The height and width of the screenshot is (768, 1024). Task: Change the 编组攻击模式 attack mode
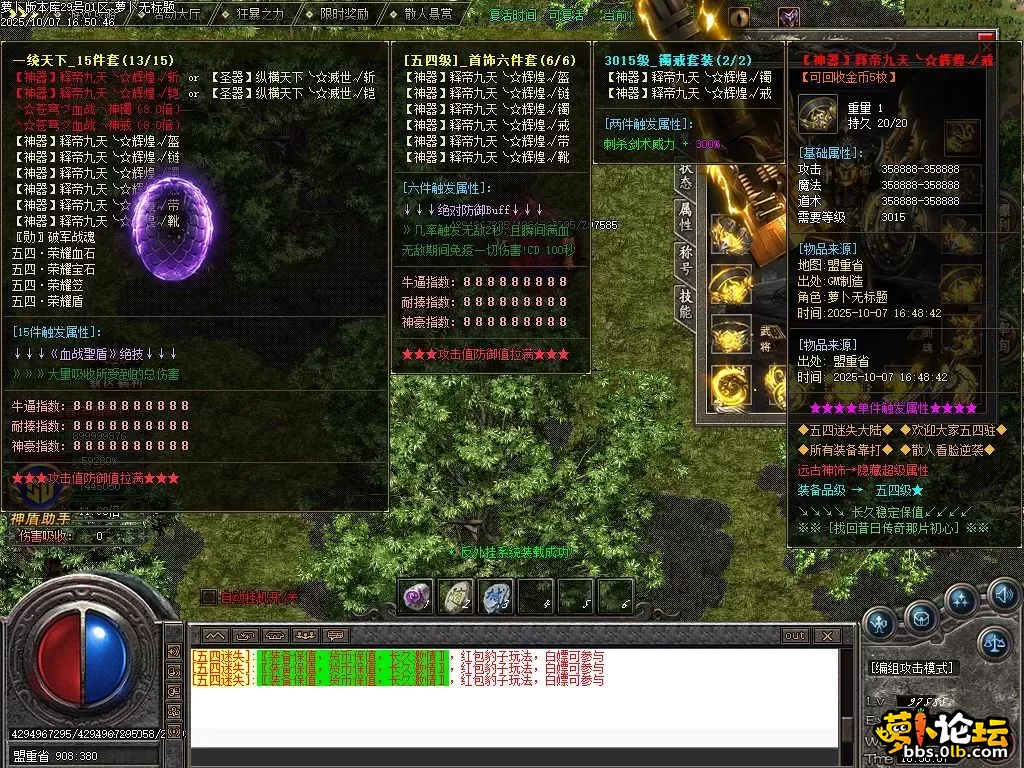tap(912, 668)
